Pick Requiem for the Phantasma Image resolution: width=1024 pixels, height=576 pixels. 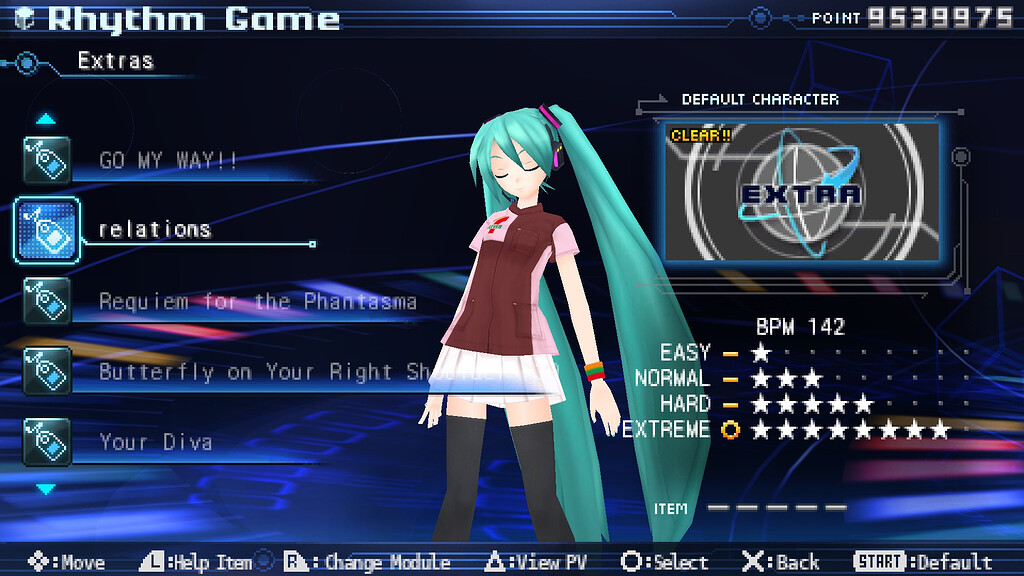click(x=257, y=301)
